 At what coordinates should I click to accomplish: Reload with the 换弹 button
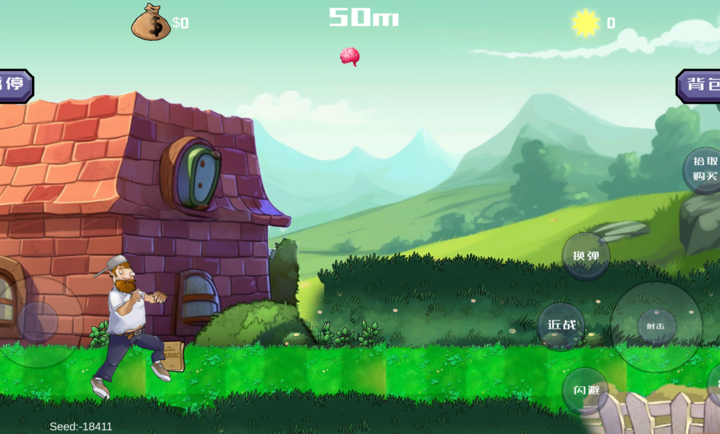click(585, 256)
